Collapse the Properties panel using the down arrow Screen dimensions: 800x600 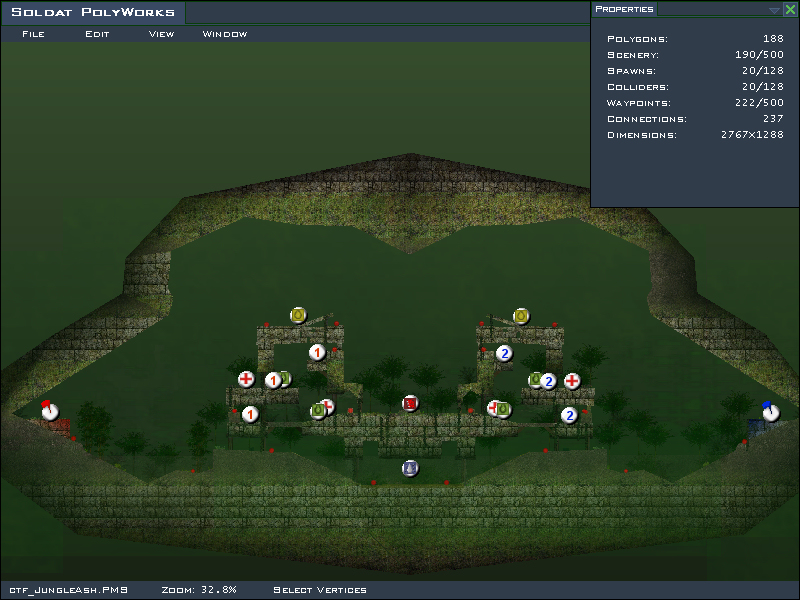point(774,10)
